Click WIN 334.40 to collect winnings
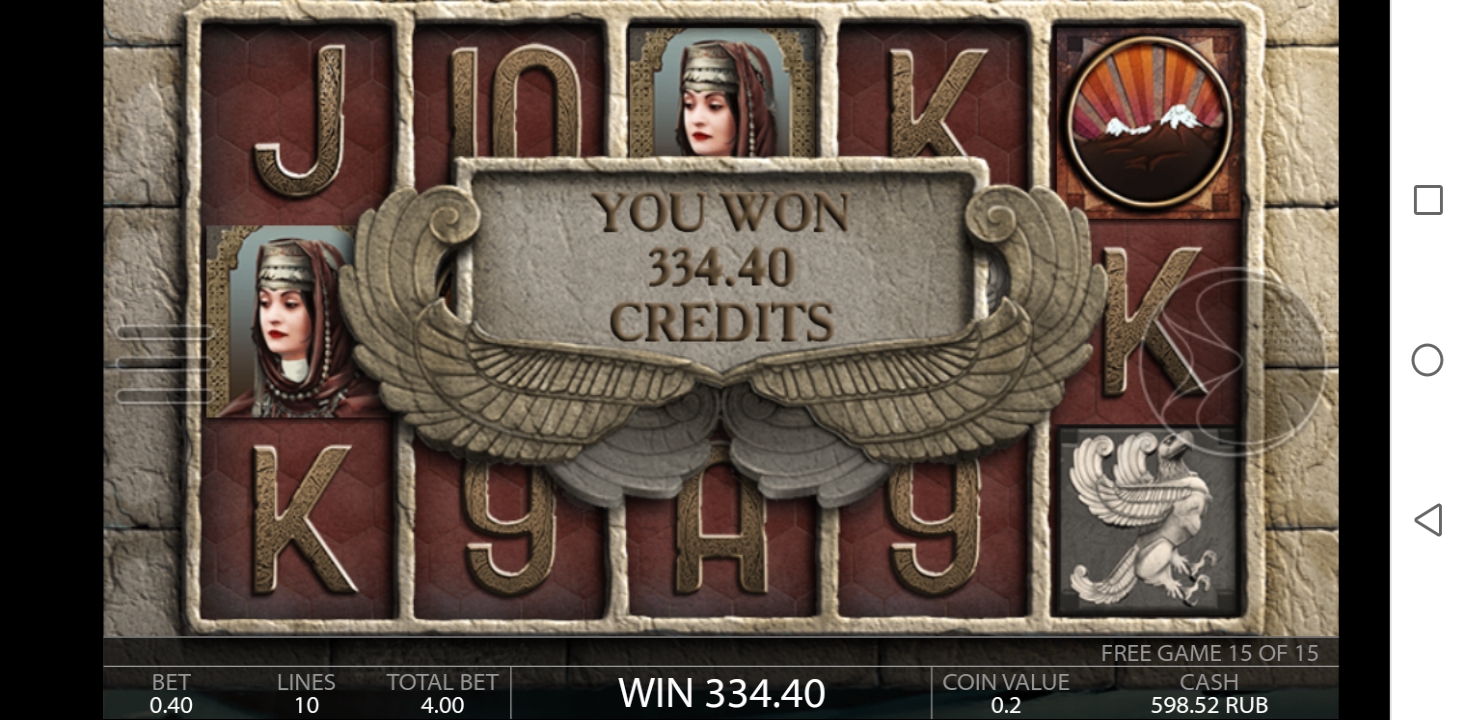 (722, 691)
